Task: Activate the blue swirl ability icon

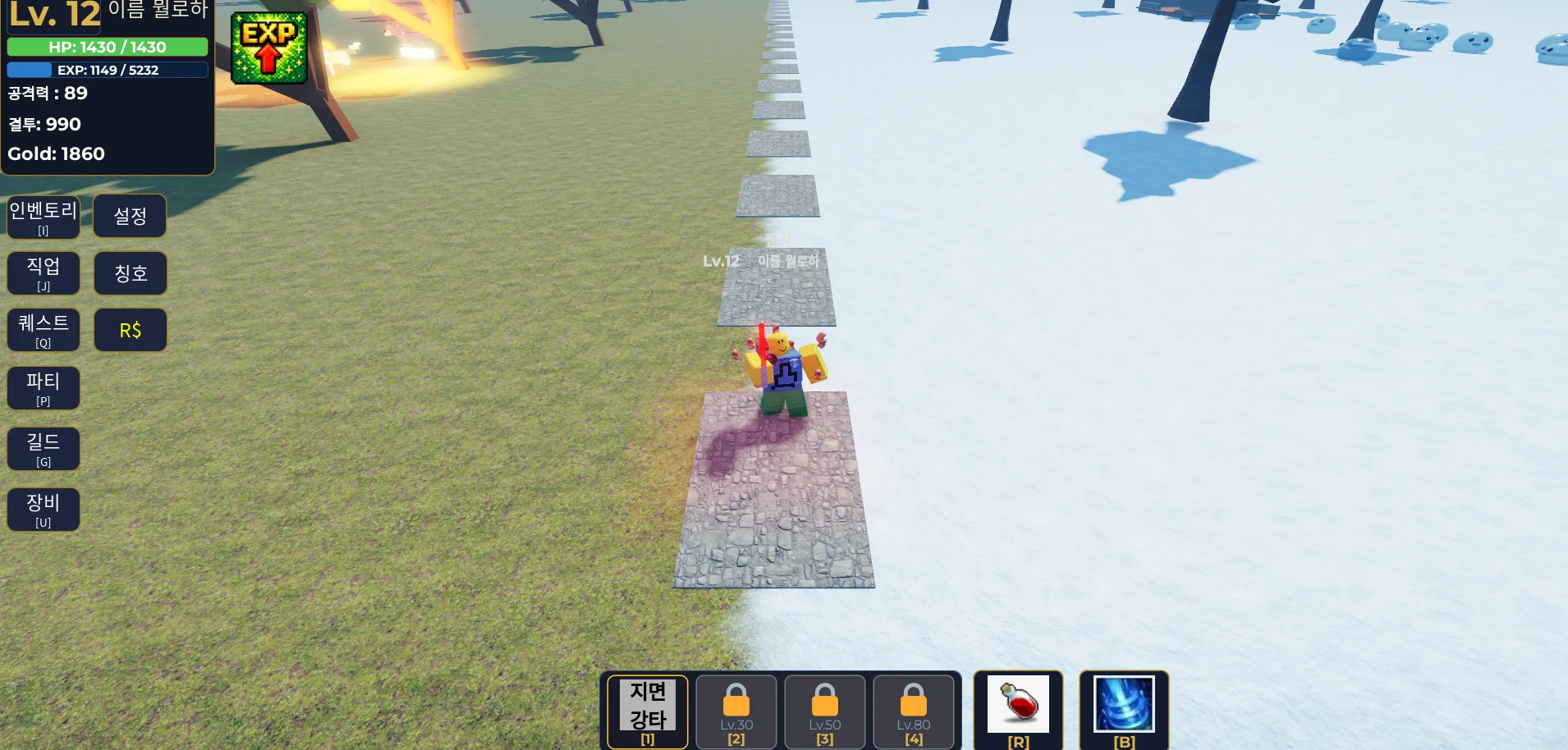Action: point(1124,706)
